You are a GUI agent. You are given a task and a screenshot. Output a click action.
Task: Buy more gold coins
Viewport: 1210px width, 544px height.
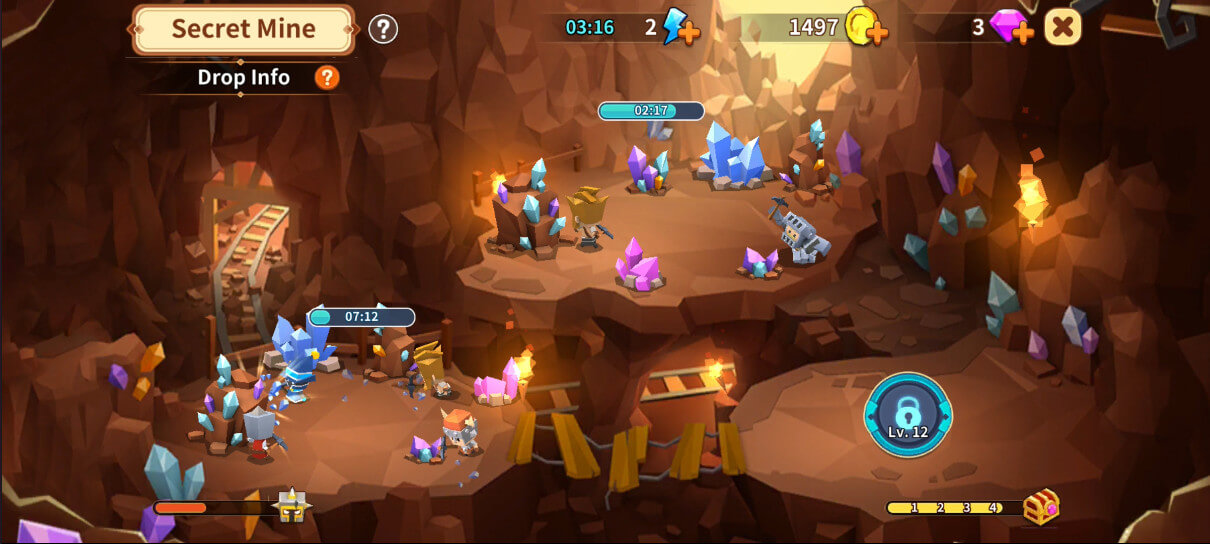pyautogui.click(x=877, y=33)
